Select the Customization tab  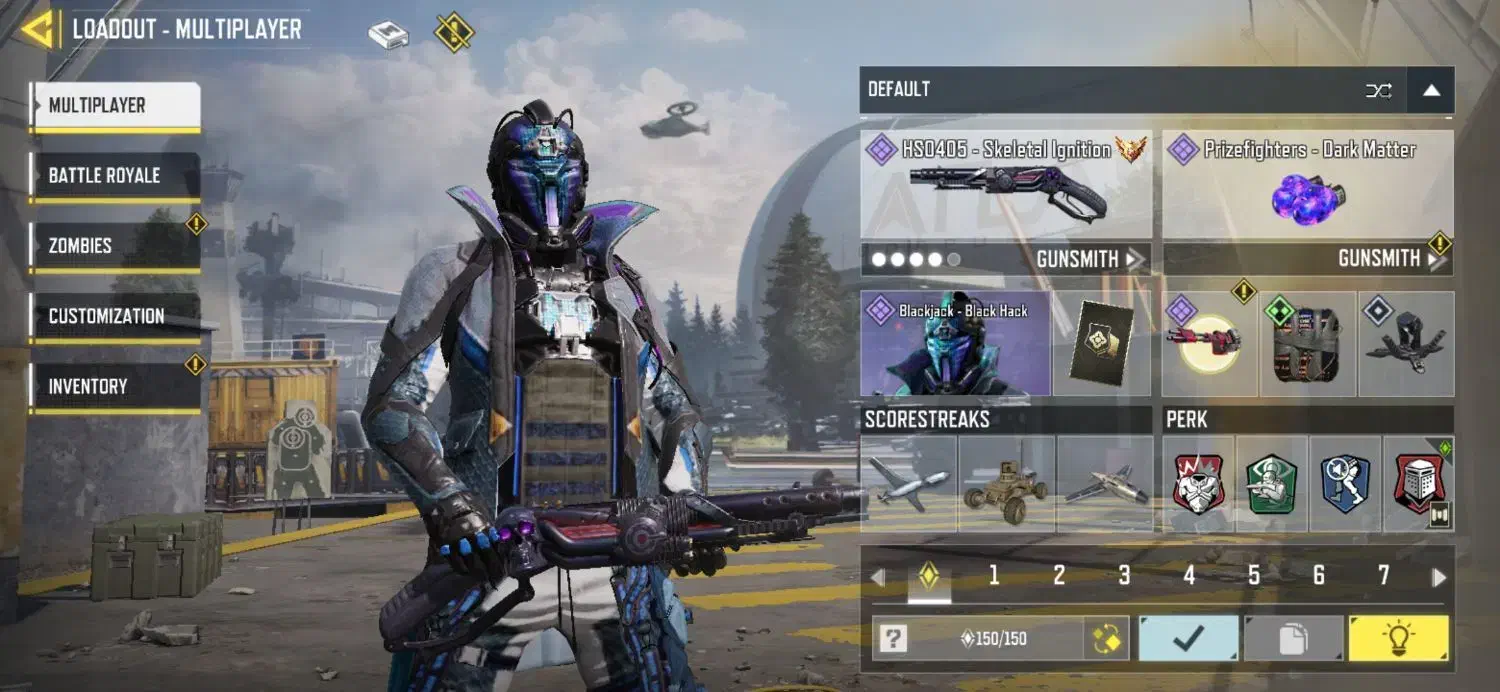point(115,317)
